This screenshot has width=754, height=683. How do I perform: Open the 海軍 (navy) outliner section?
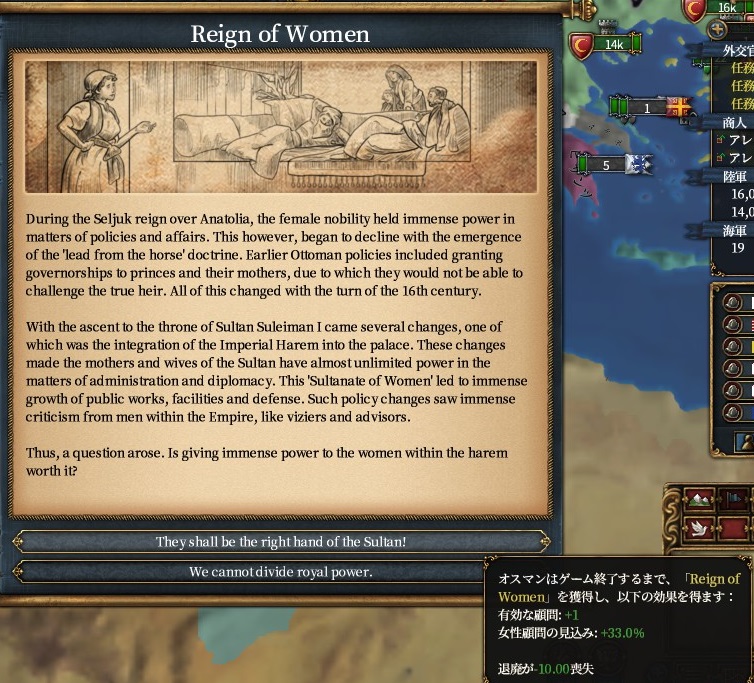pyautogui.click(x=735, y=231)
